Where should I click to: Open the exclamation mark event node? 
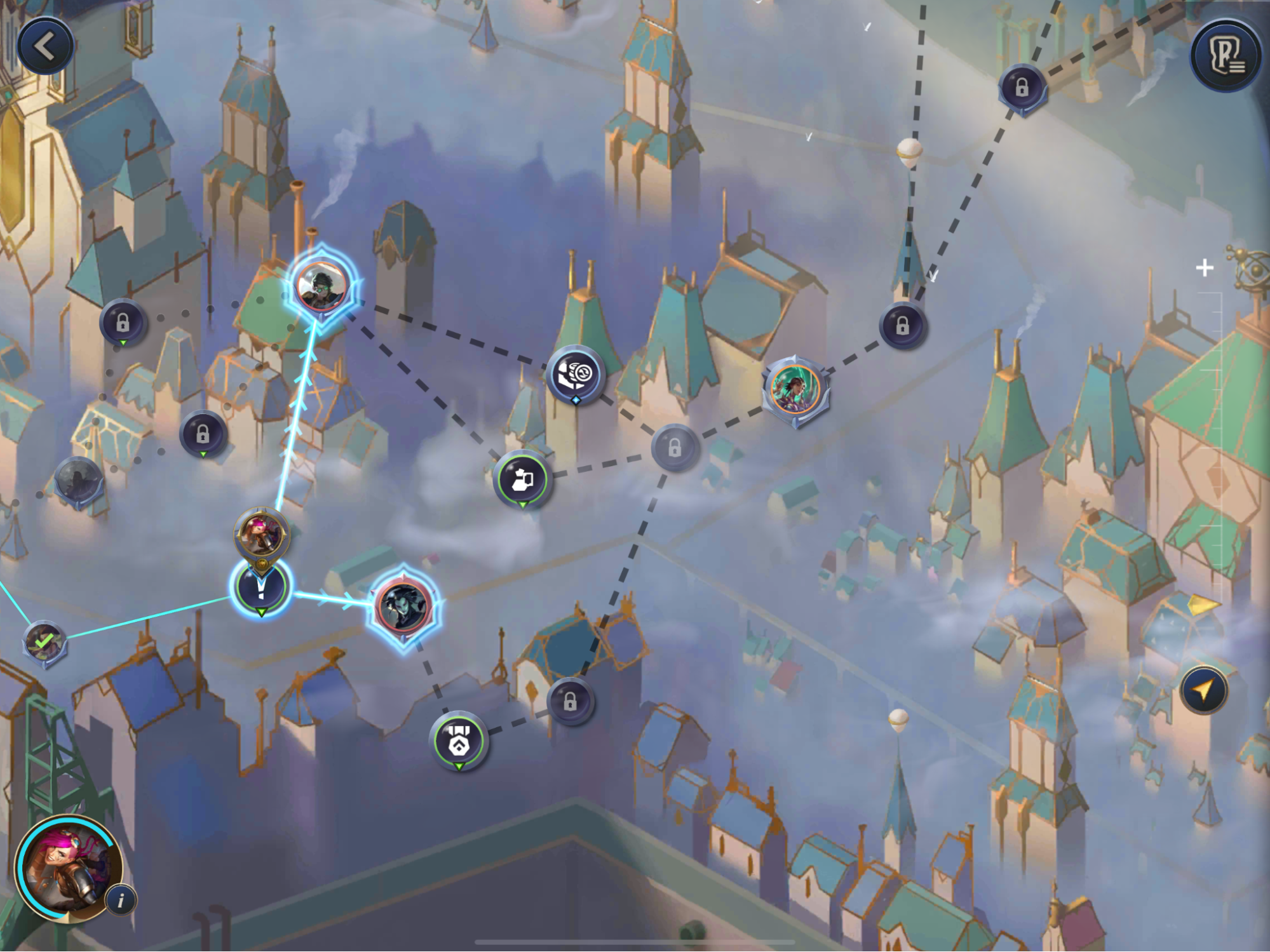pyautogui.click(x=261, y=588)
